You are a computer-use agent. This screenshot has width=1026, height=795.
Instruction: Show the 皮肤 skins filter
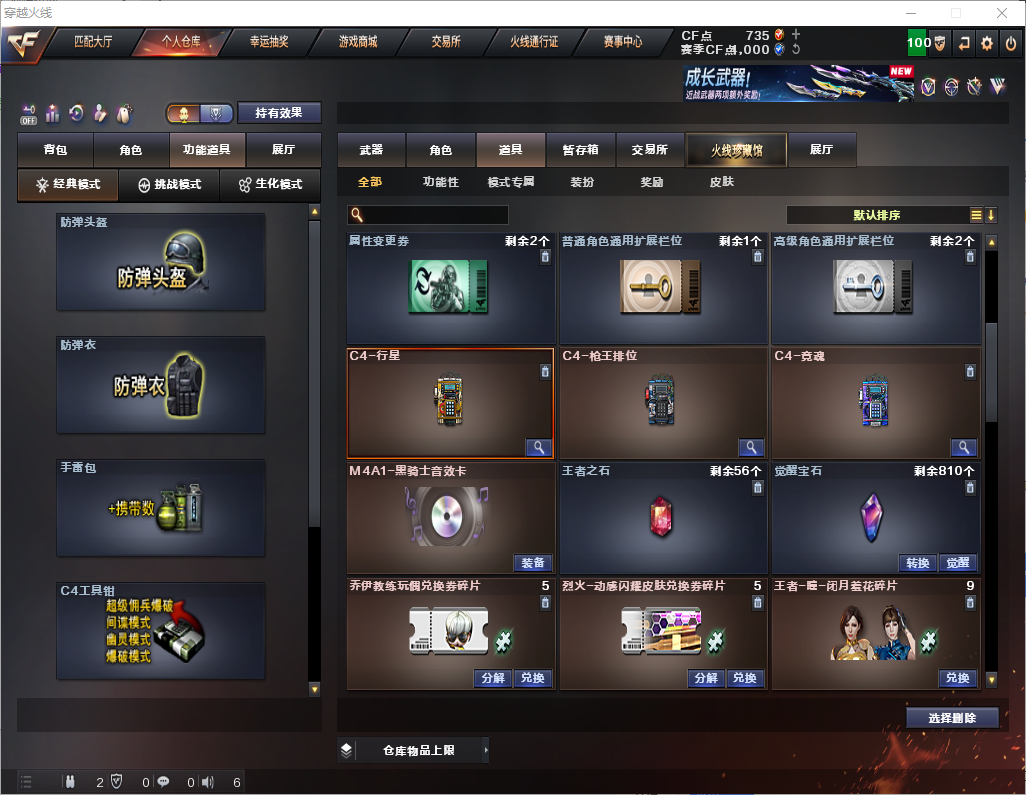pos(721,183)
